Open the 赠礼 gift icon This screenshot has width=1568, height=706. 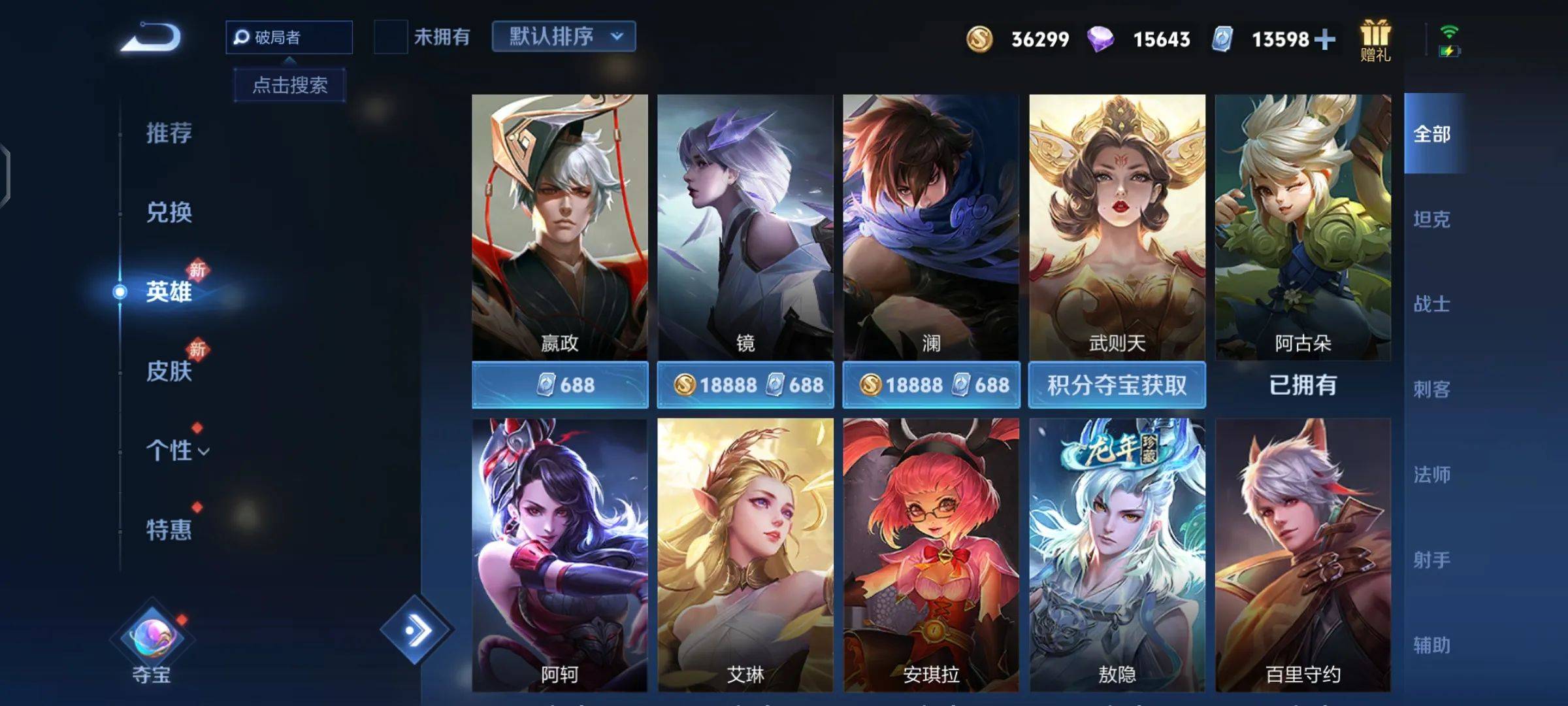point(1375,41)
